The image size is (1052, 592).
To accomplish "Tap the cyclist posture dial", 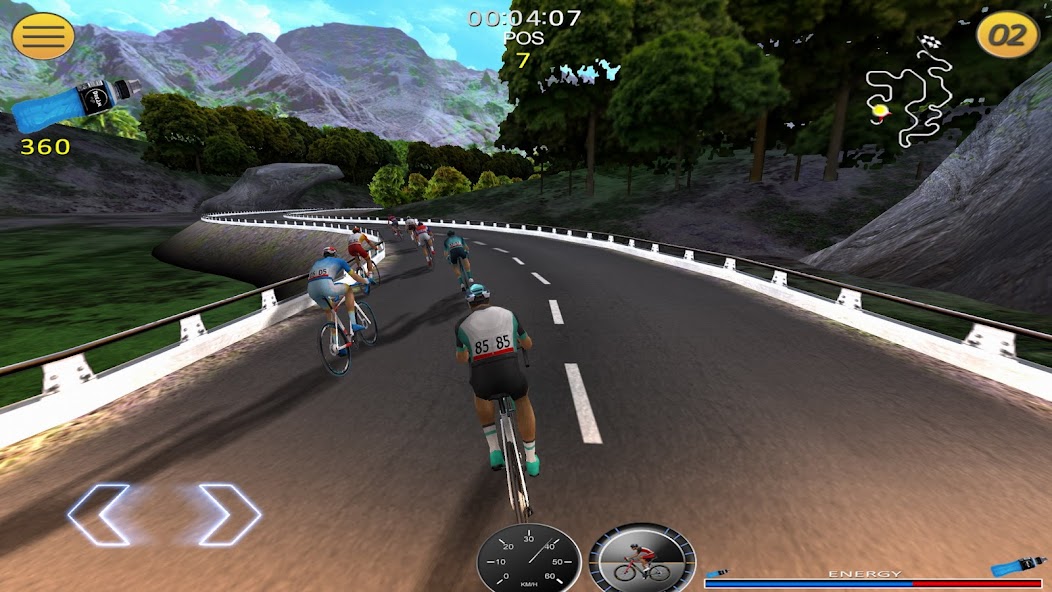I will pyautogui.click(x=641, y=559).
